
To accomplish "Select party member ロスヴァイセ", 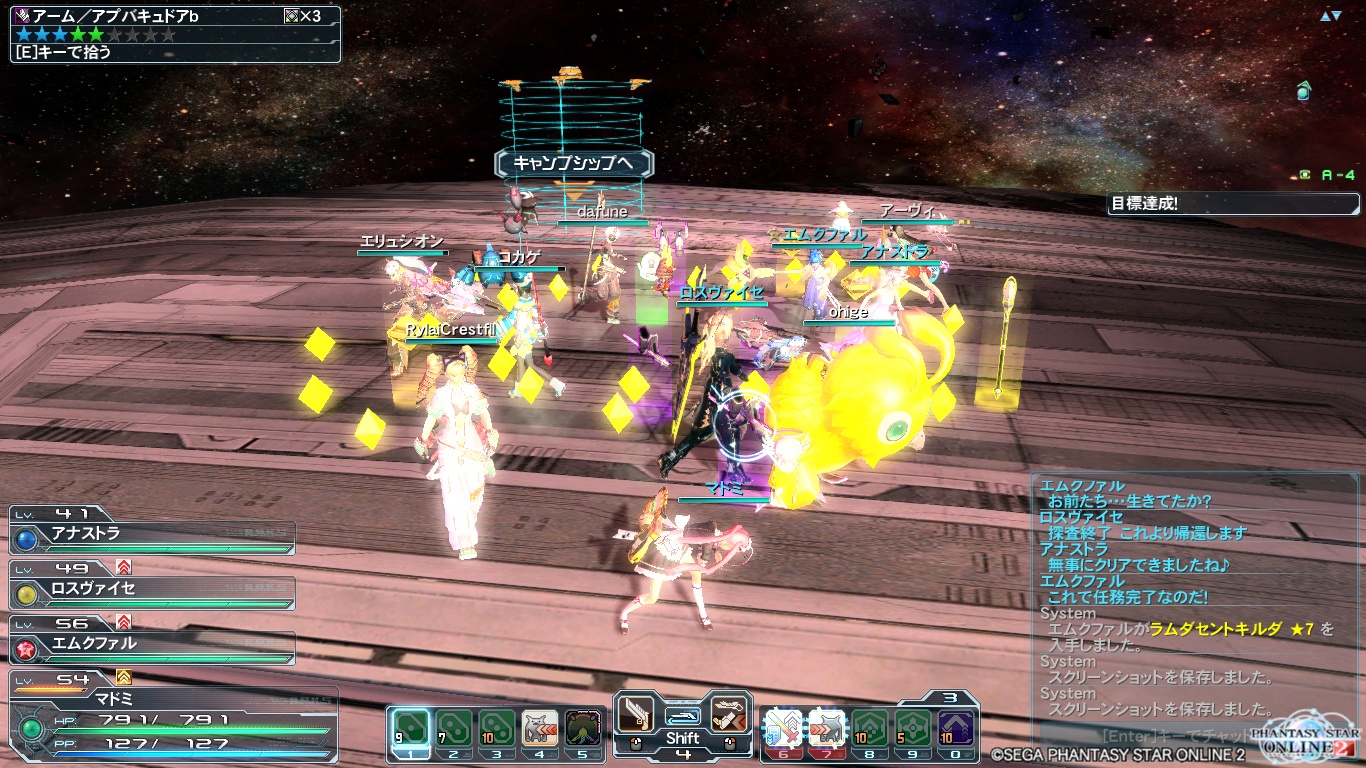I will pyautogui.click(x=152, y=591).
